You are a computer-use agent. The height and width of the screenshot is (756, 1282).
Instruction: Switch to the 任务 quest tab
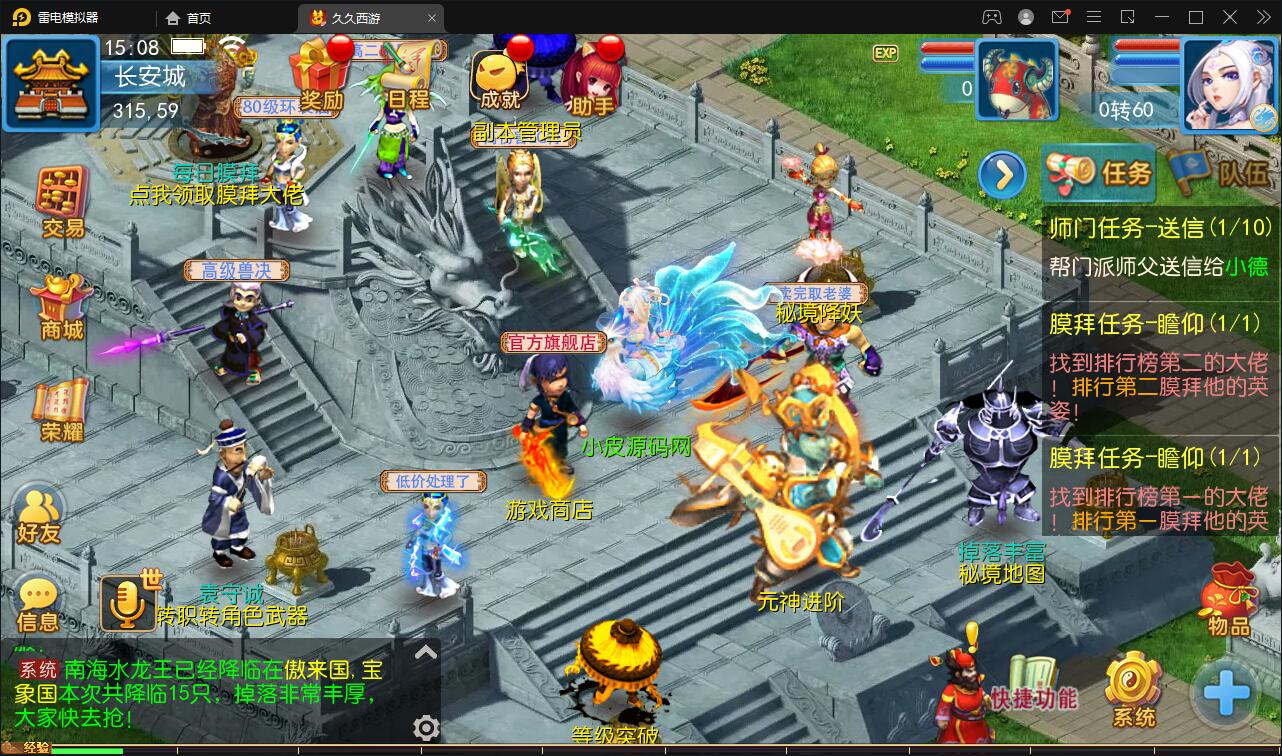click(1098, 173)
